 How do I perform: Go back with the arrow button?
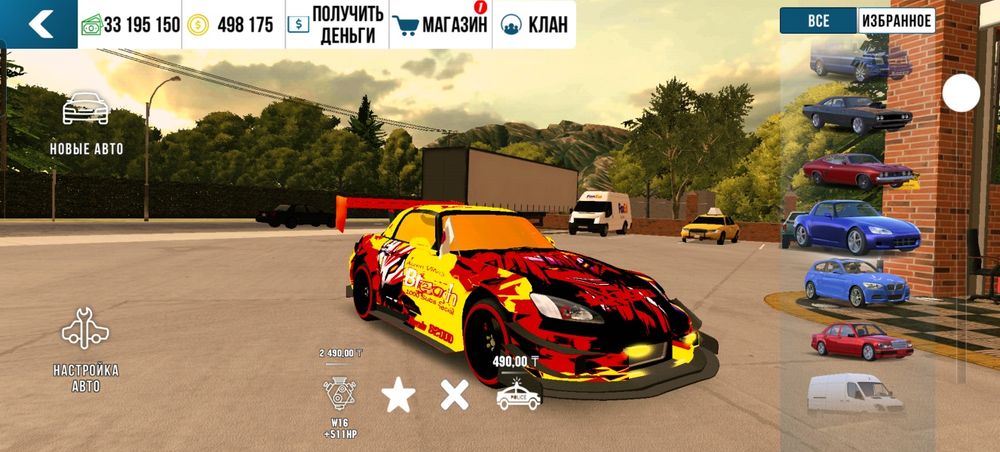point(39,24)
